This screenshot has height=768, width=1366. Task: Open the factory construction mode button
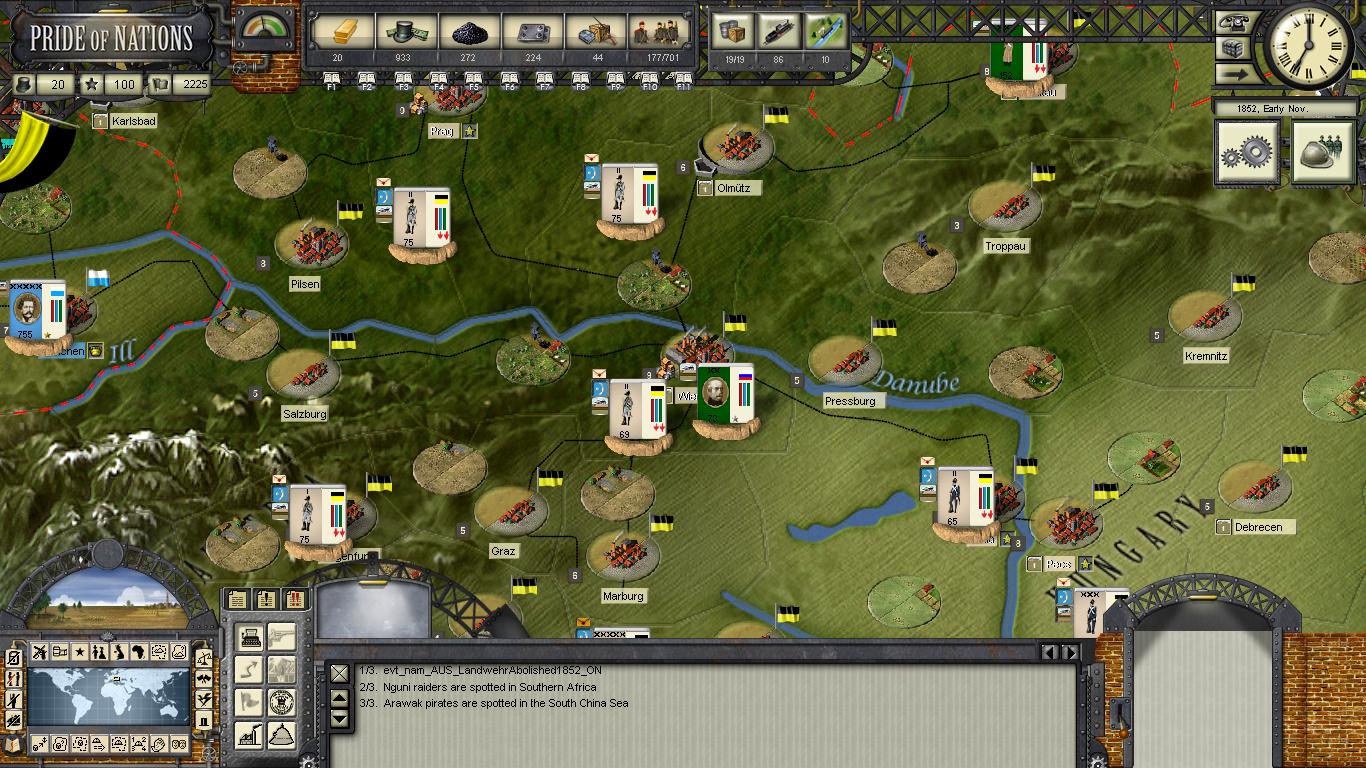(250, 735)
